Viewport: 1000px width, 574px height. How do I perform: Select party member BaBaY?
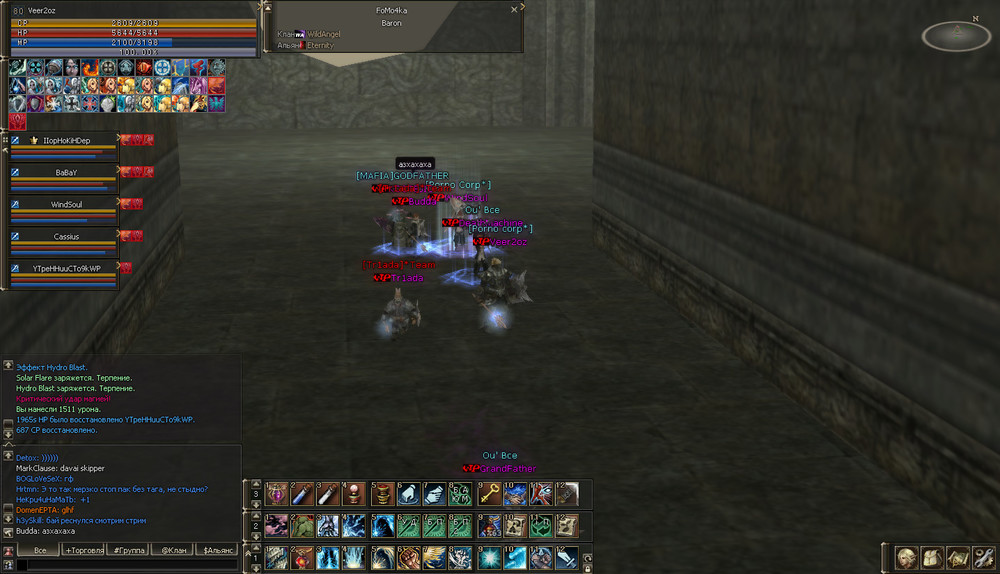[x=66, y=172]
